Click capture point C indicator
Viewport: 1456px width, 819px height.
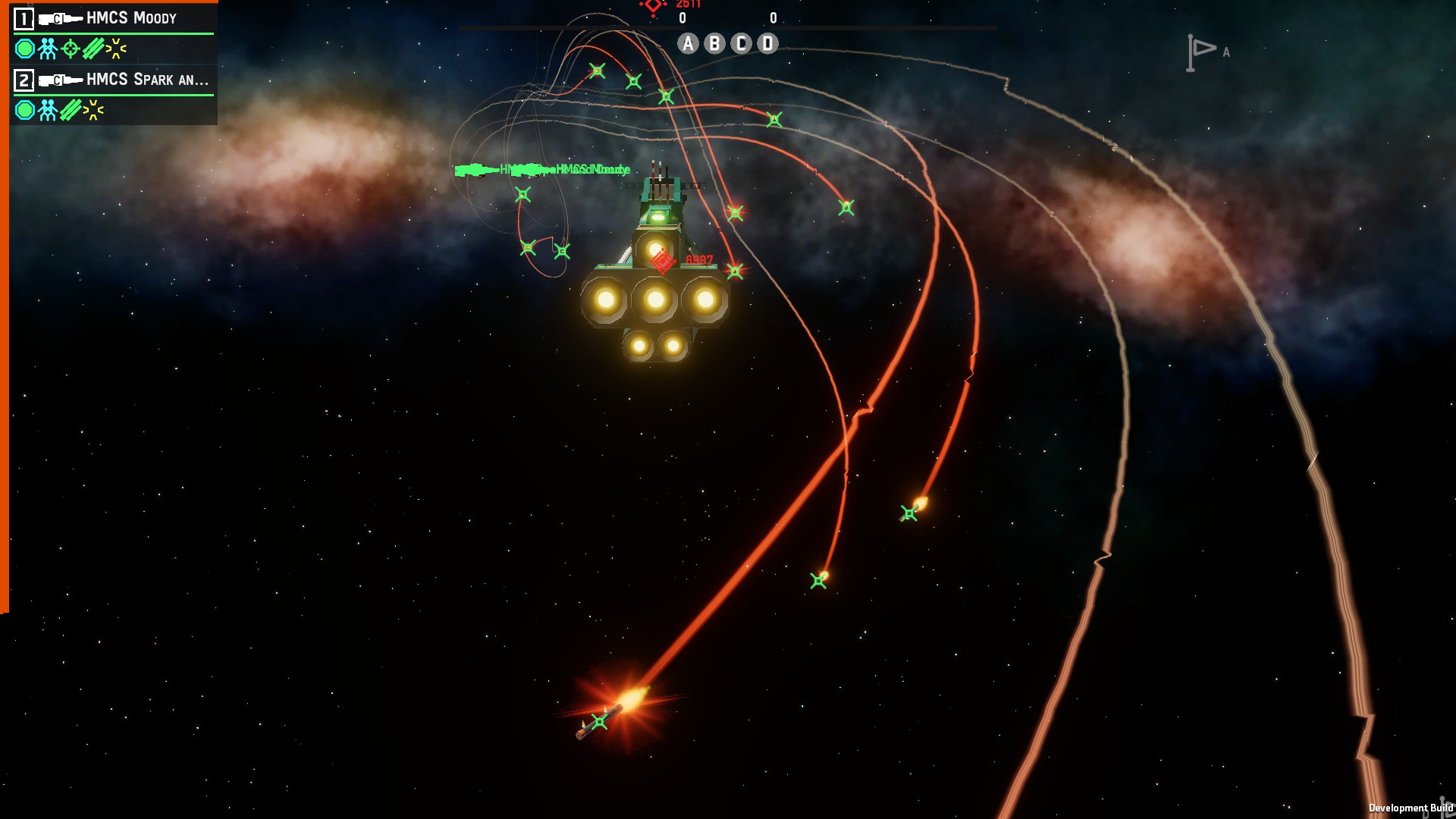tap(741, 44)
